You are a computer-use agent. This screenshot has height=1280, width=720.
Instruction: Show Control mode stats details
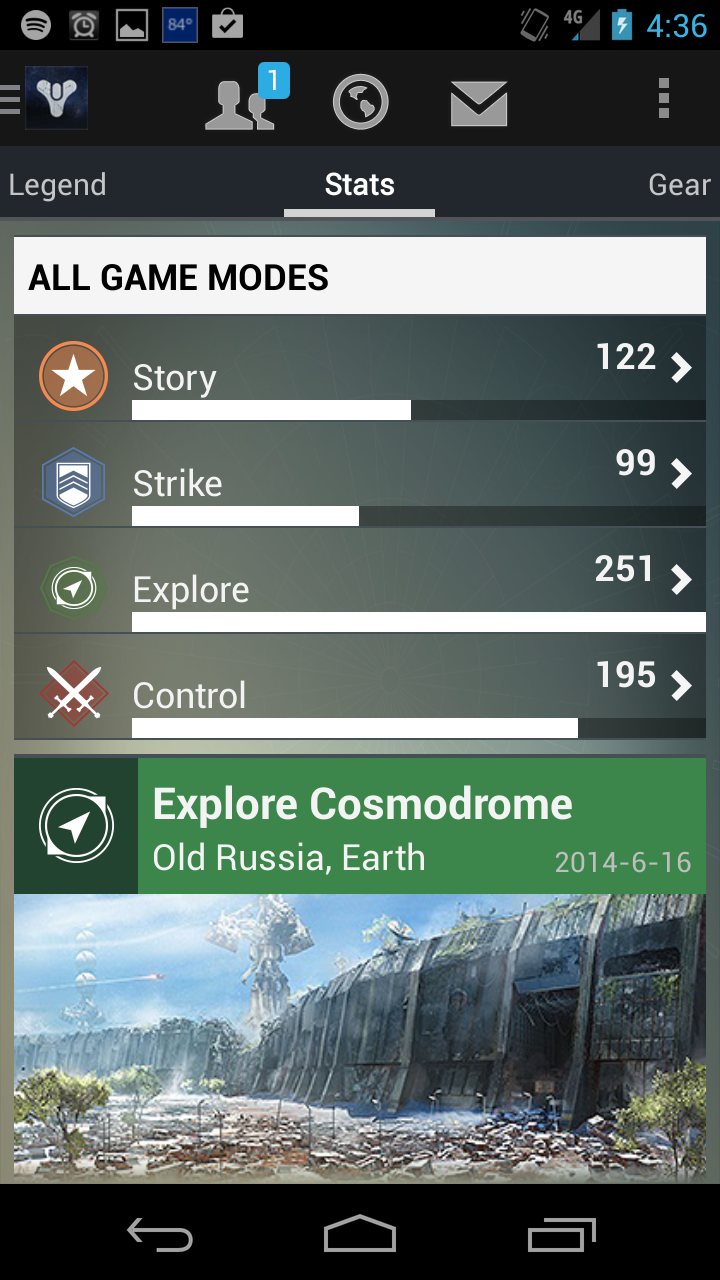[x=360, y=688]
